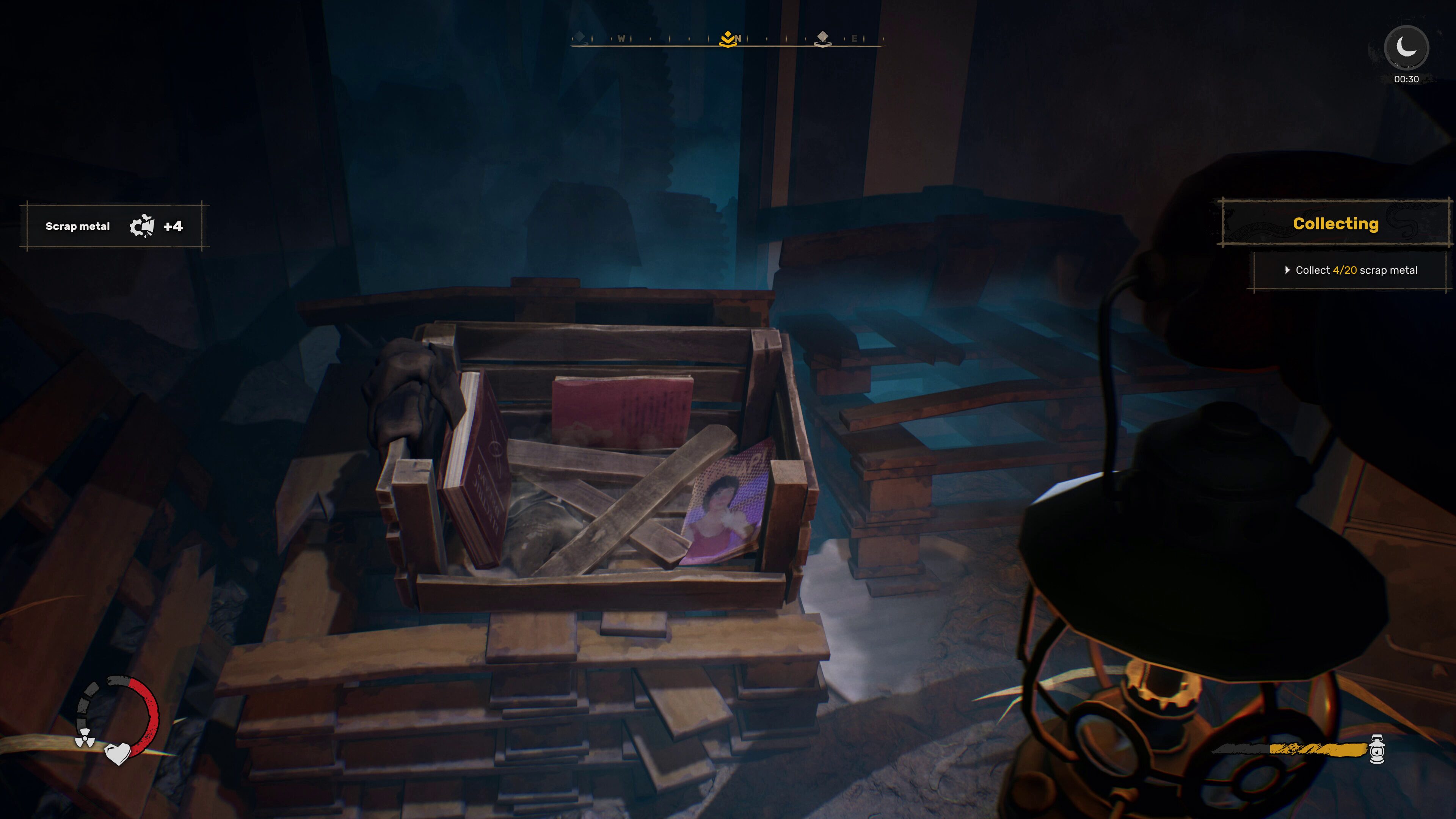Select the yellow compass objective marker
Viewport: 1456px width, 819px height.
[x=728, y=39]
